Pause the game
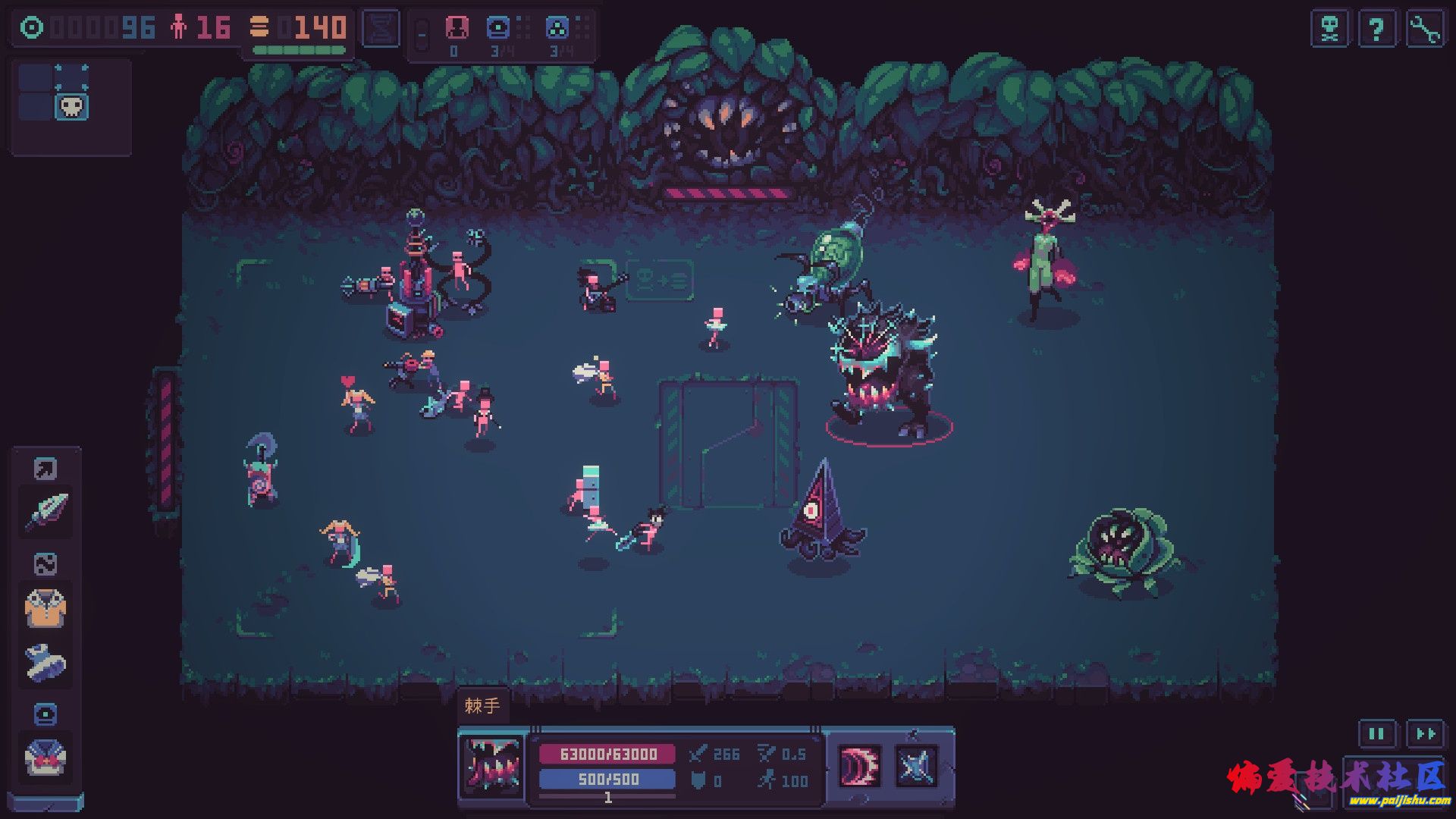The image size is (1456, 819). 1376,733
